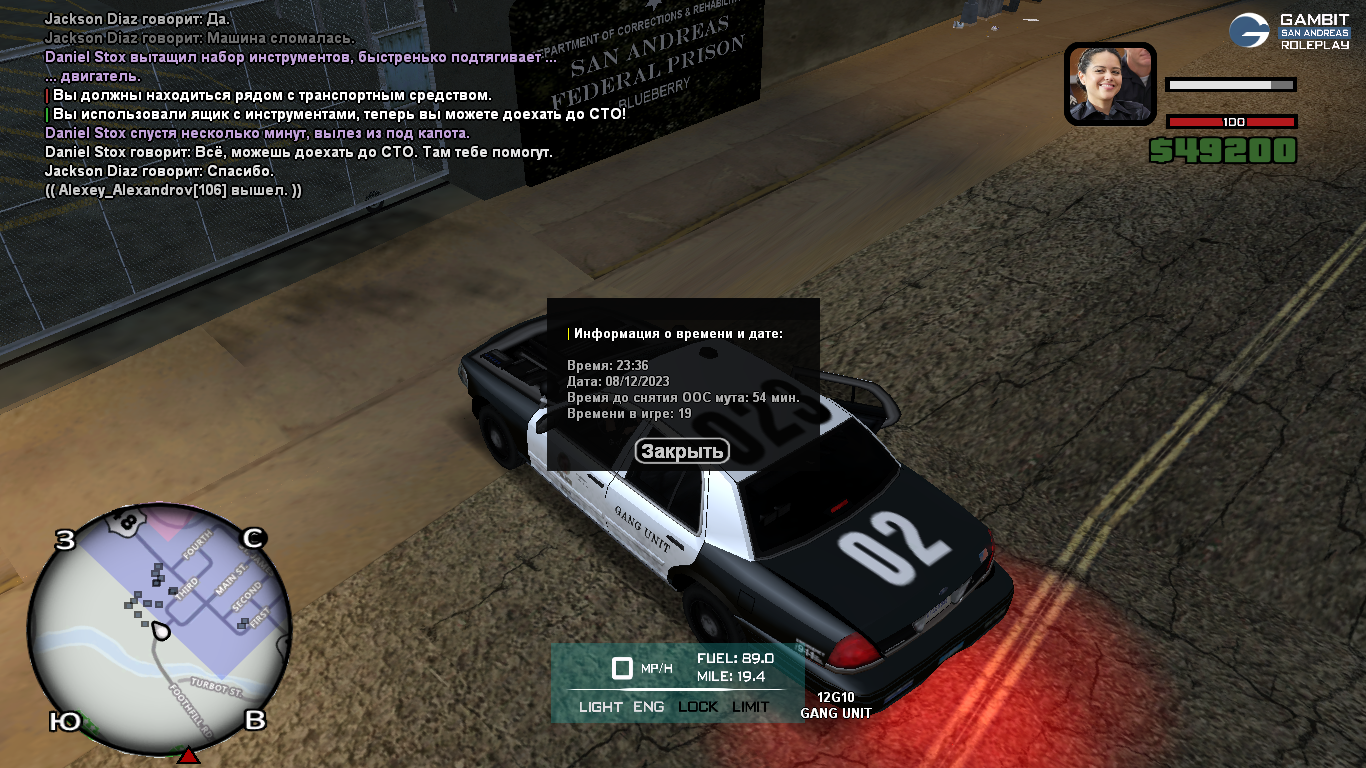Select the character portrait avatar
The width and height of the screenshot is (1366, 768).
tap(1110, 83)
